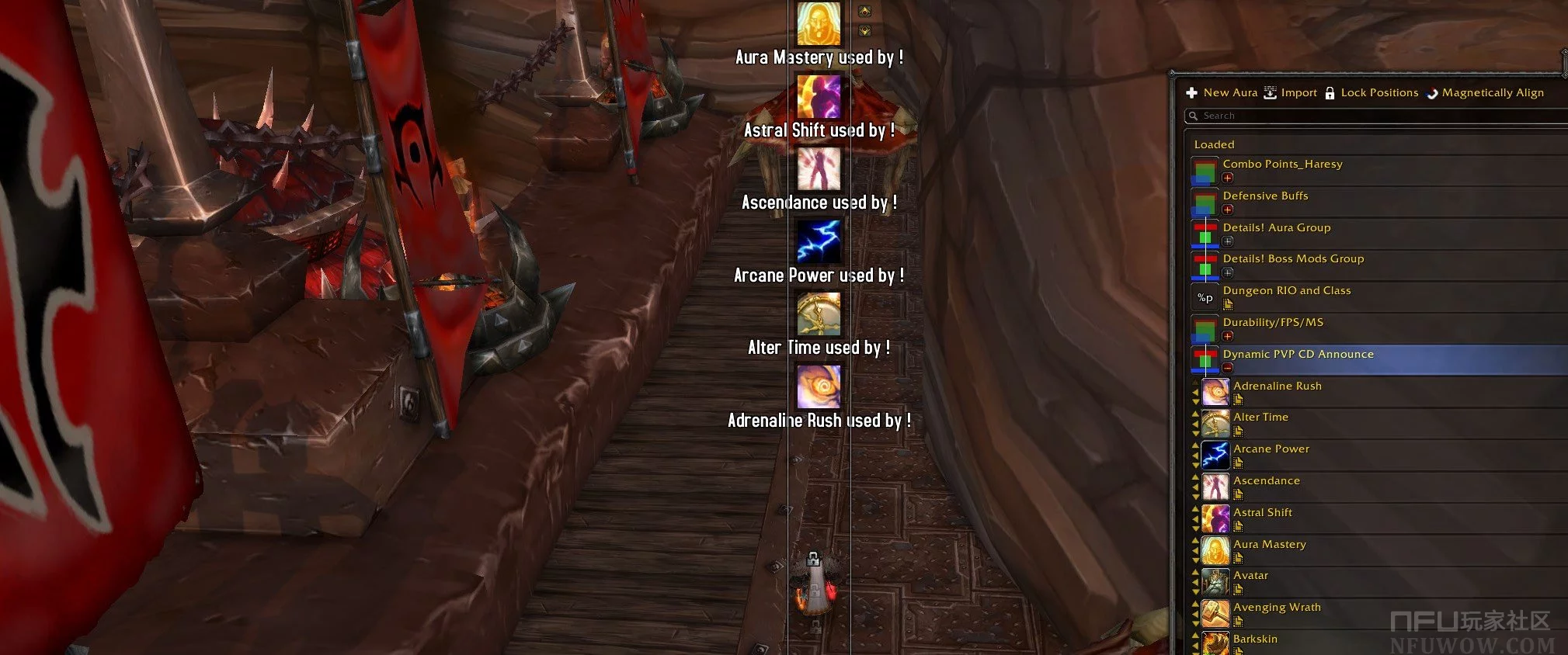This screenshot has height=655, width=1568.
Task: Open Details! Aura Group entry
Action: [x=1276, y=228]
